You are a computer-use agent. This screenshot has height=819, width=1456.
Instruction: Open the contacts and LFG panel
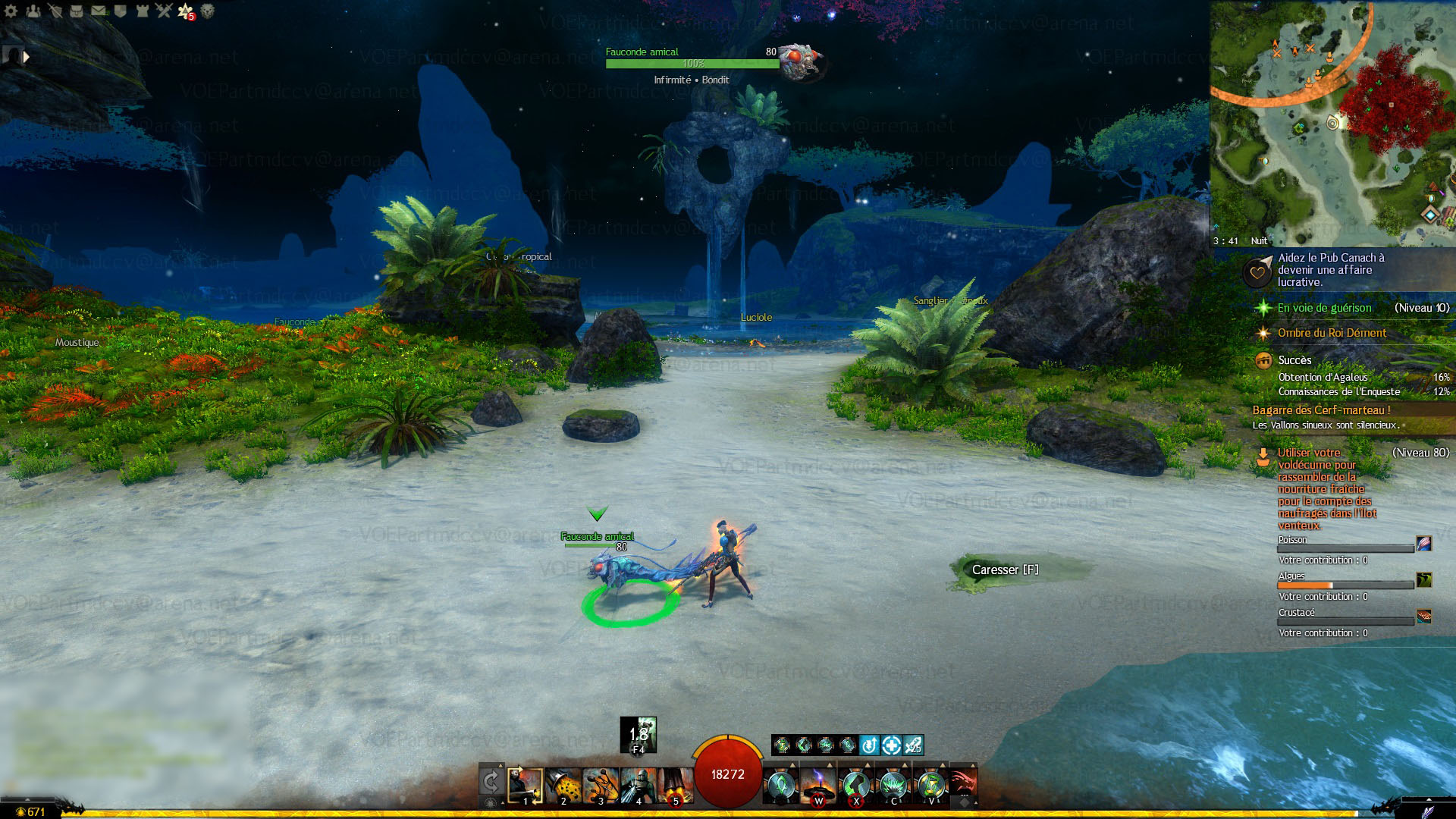coord(33,11)
